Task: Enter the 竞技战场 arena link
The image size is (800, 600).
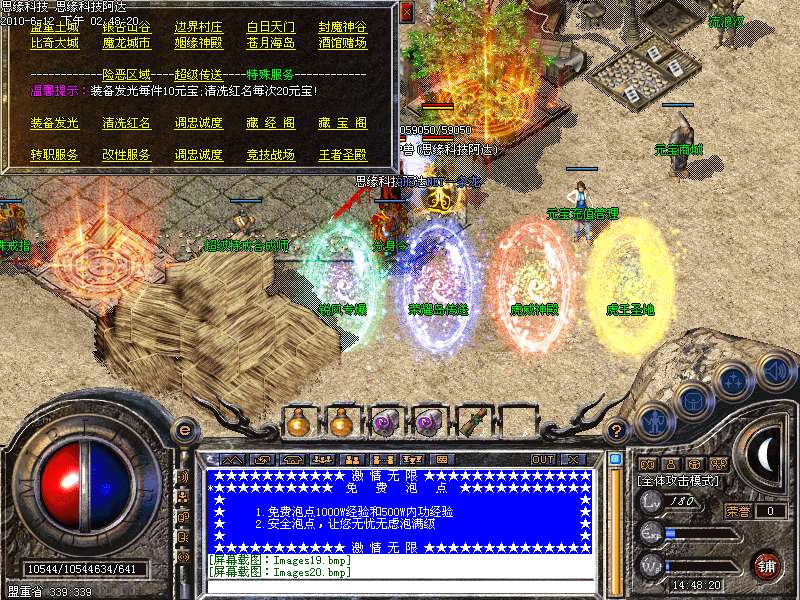Action: [x=271, y=156]
